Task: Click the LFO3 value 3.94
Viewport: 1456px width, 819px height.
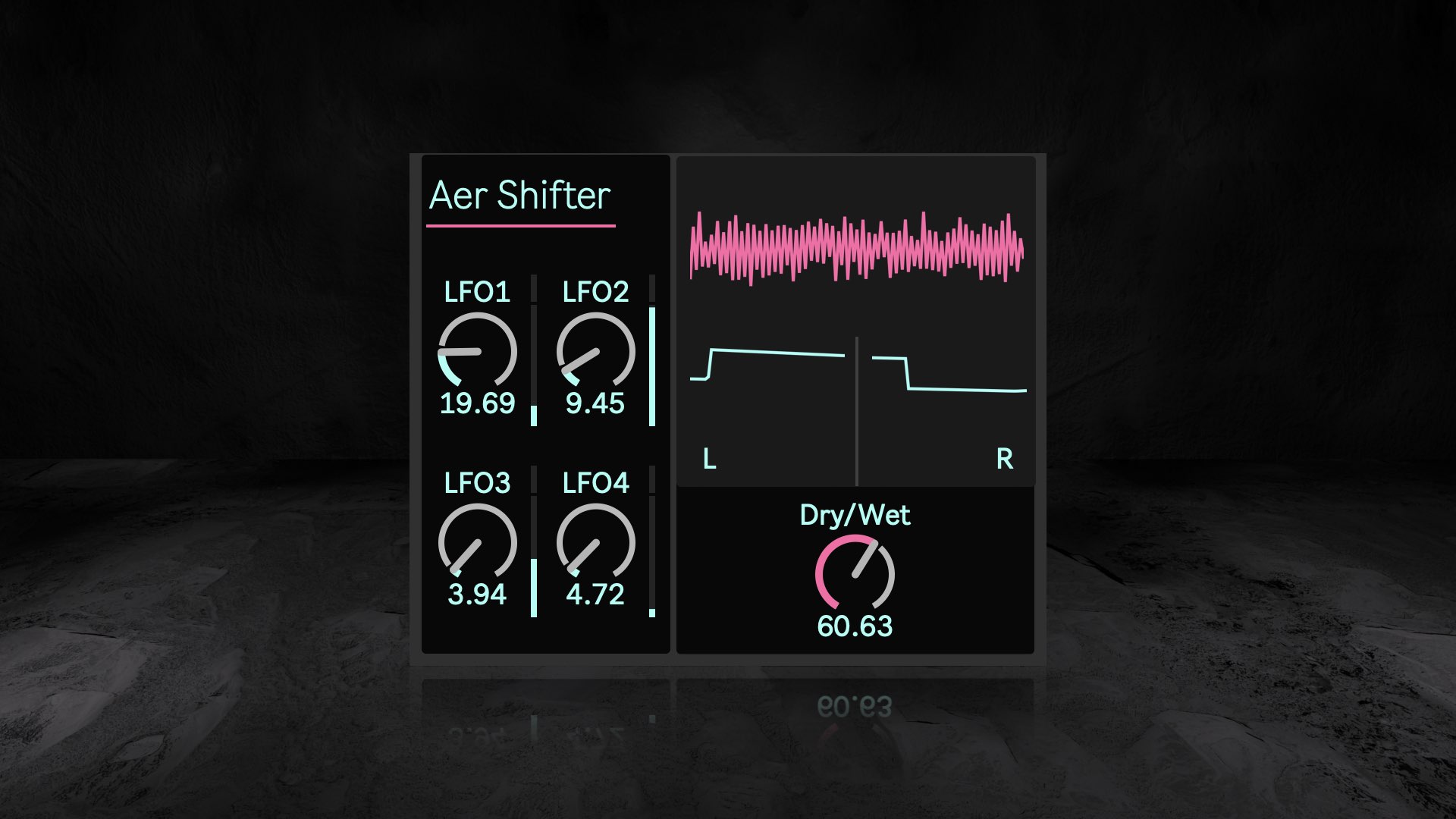Action: coord(477,595)
